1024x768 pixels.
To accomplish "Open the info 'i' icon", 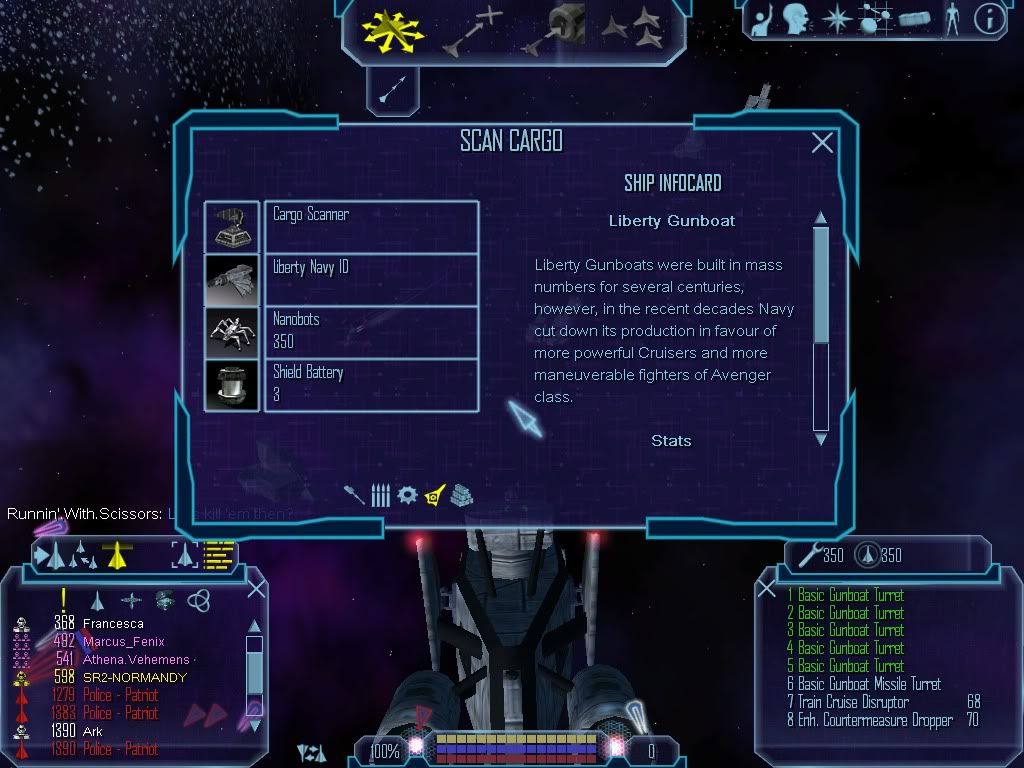I will (989, 19).
